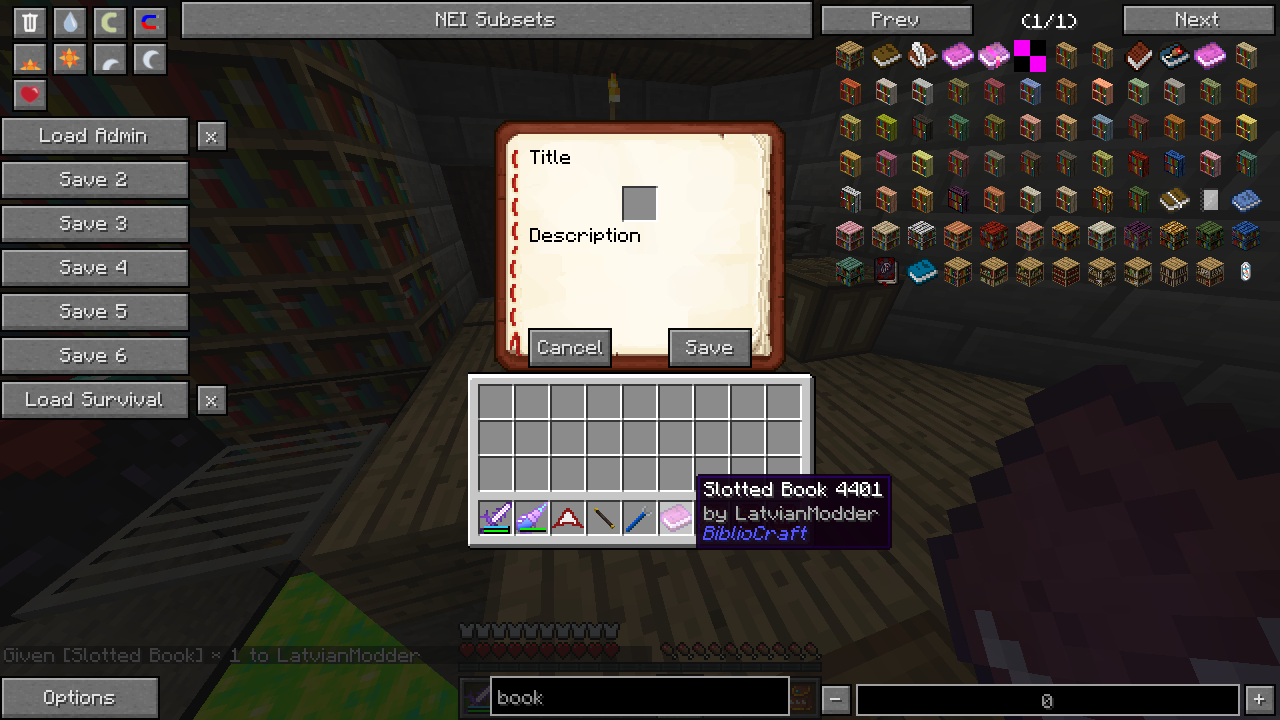
Task: Increase item quantity with the plus button
Action: click(1259, 700)
